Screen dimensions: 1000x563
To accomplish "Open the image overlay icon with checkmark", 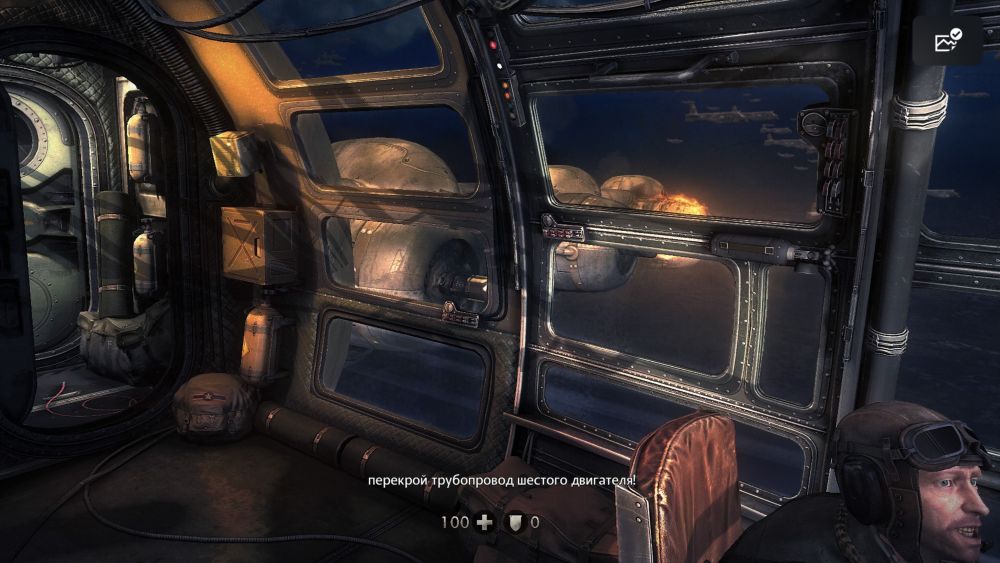I will coord(947,41).
